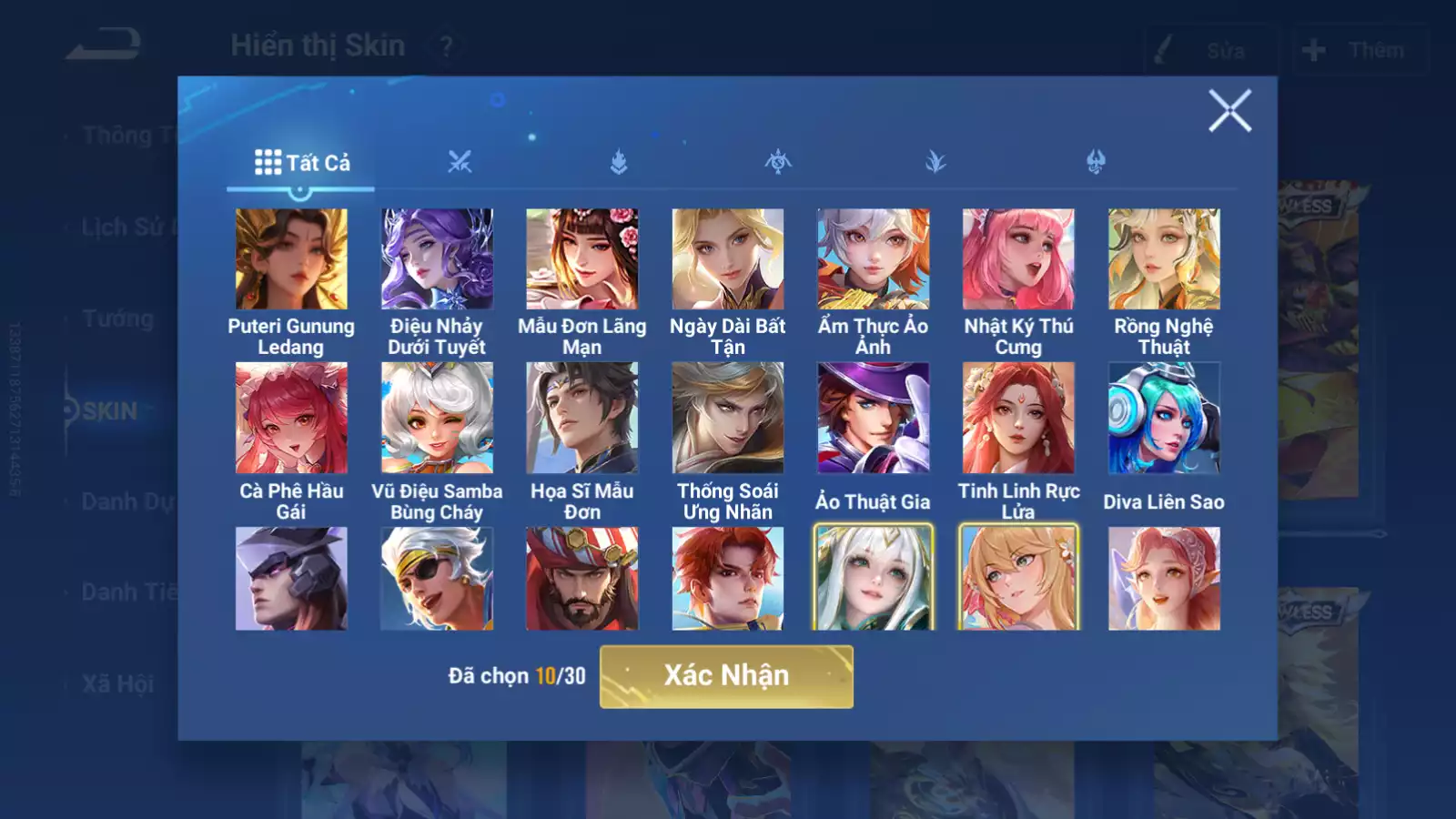Pick the Vũ Điệu Samba Bùng Cháy skin
This screenshot has width=1456, height=819.
[x=437, y=418]
